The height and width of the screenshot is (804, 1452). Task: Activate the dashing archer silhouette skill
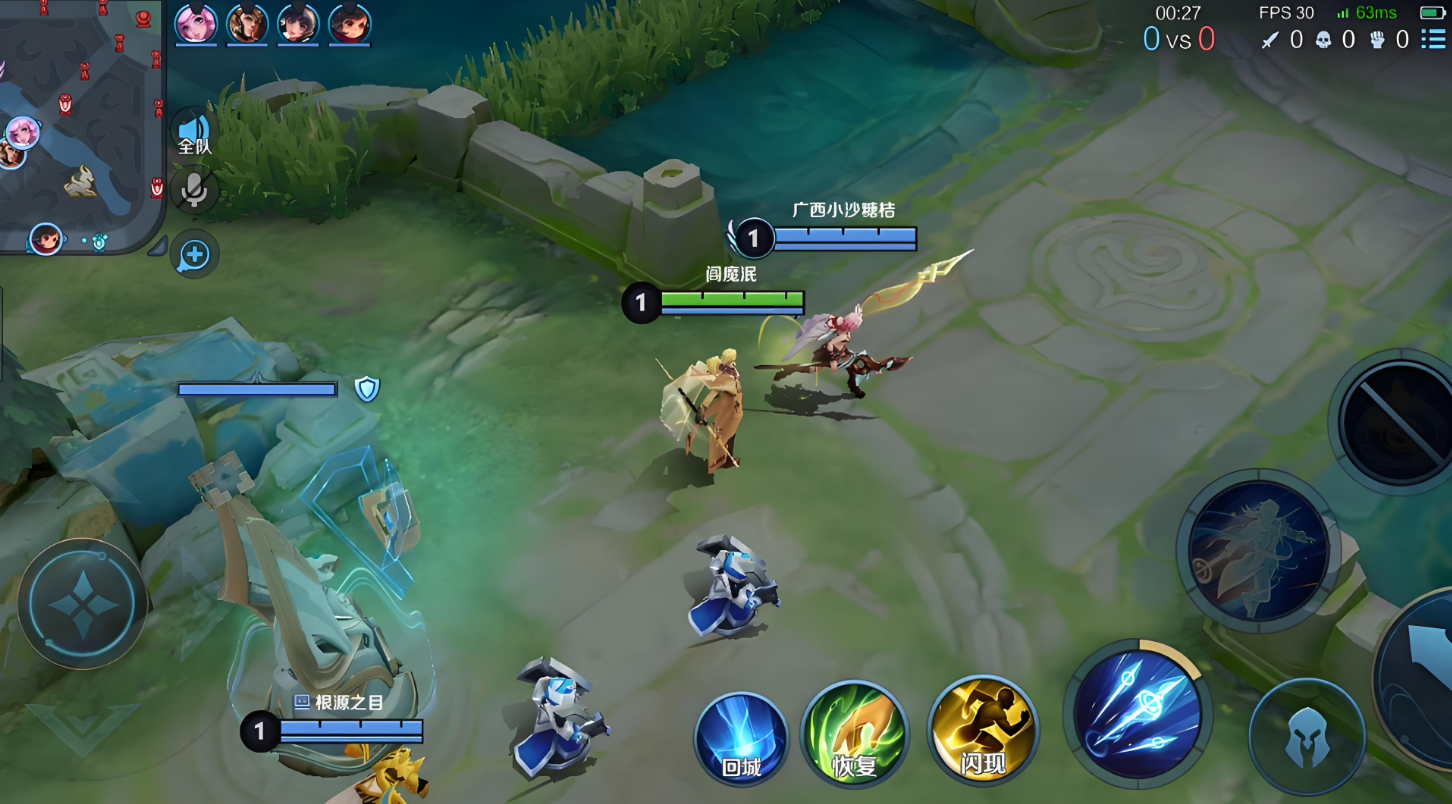[x=1258, y=549]
